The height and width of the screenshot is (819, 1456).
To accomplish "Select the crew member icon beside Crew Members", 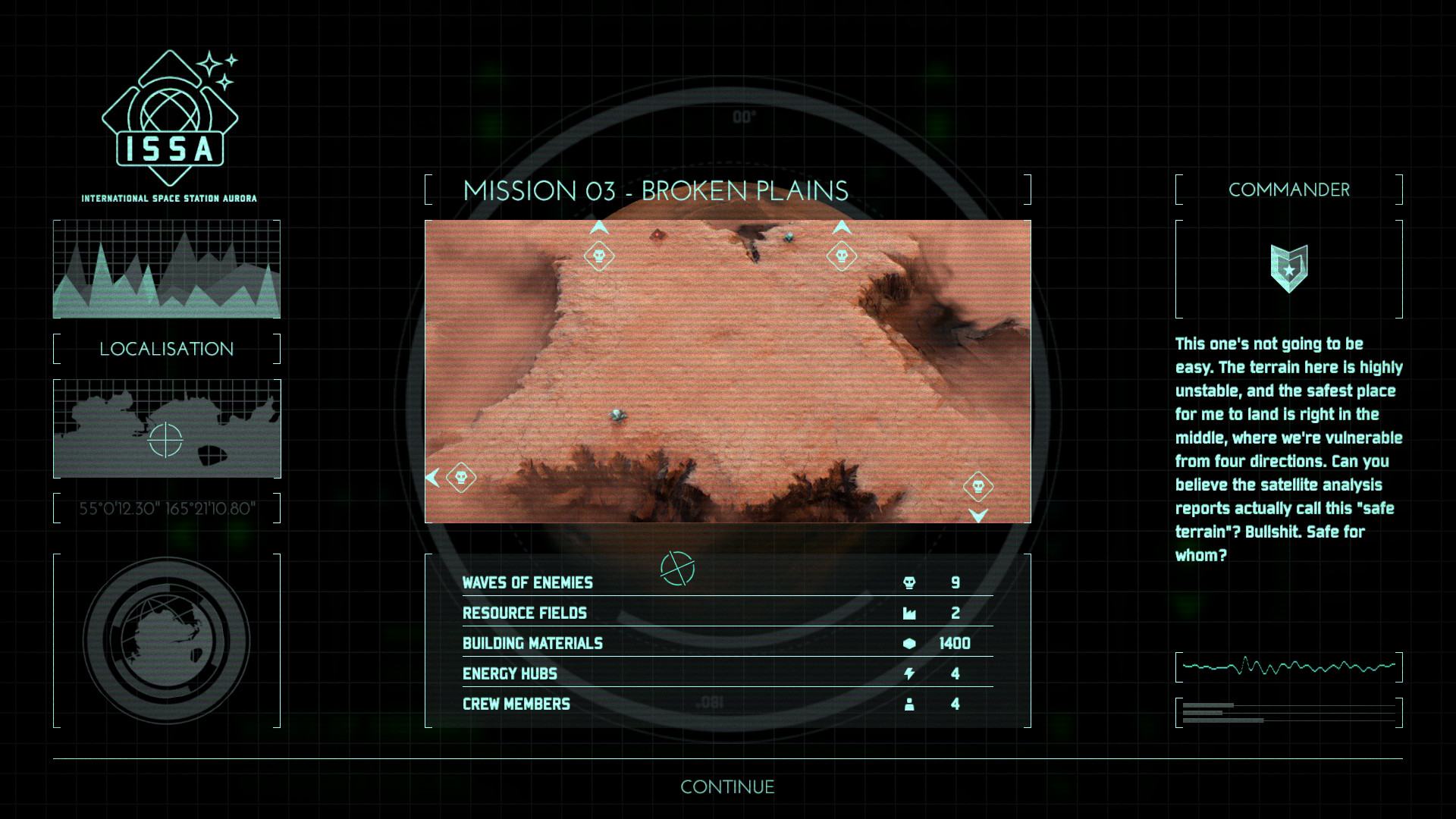I will point(909,704).
